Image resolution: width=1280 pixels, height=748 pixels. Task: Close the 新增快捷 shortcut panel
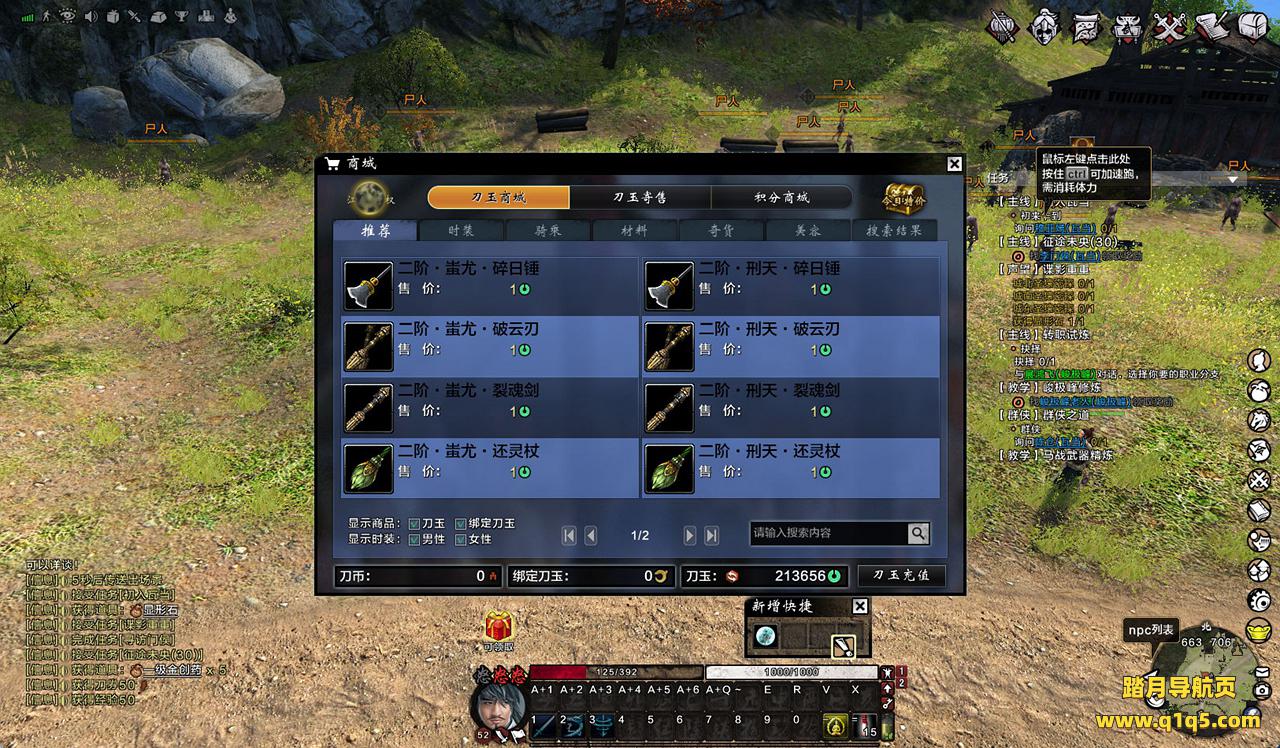(860, 606)
